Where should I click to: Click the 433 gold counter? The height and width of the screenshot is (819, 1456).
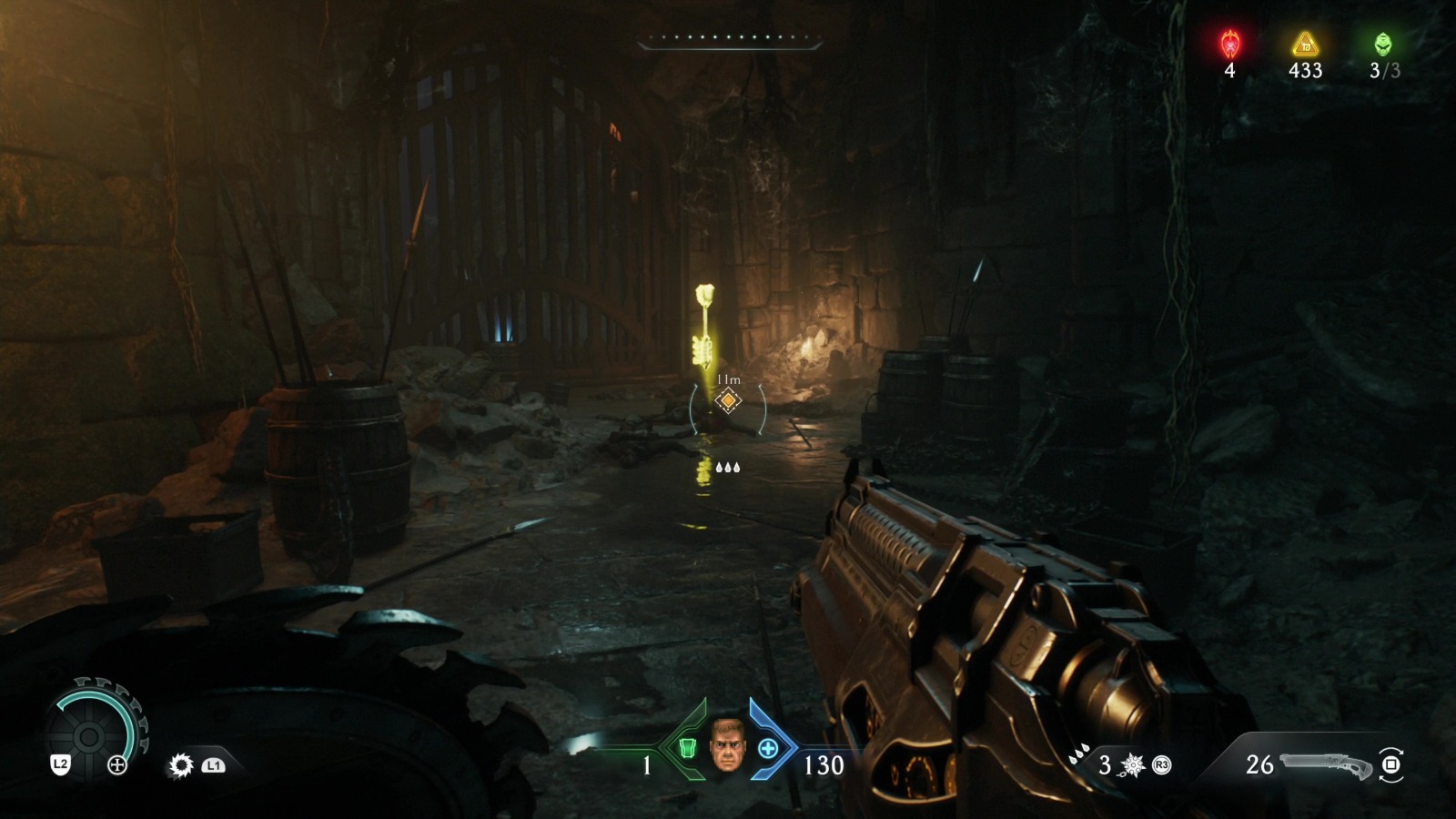1305,70
